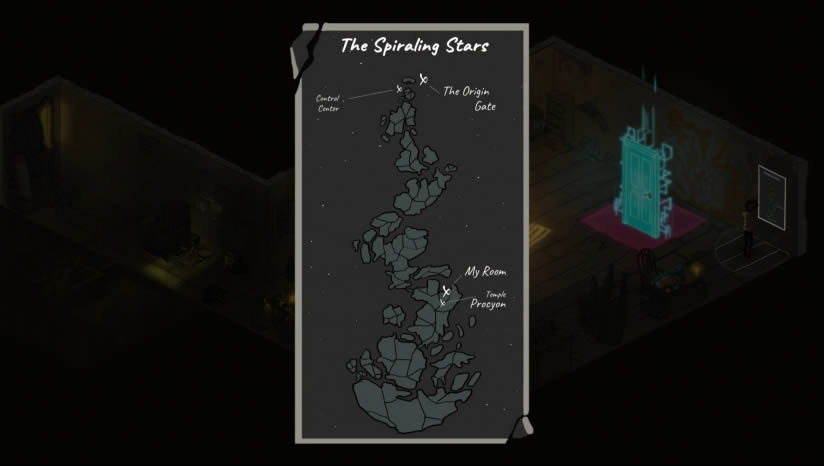Click the Control Center marker on the map
Screen dimensions: 824x466
399,89
